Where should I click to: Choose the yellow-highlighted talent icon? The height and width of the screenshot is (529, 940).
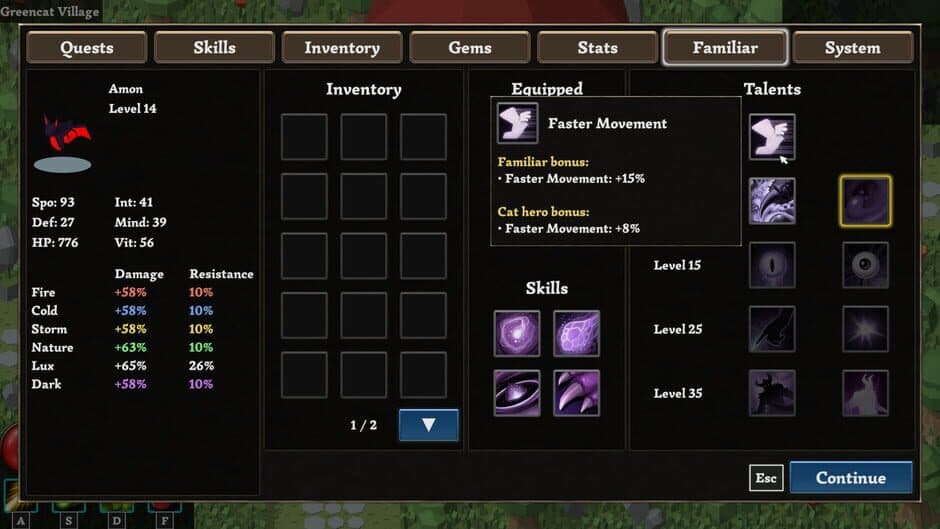tap(866, 201)
